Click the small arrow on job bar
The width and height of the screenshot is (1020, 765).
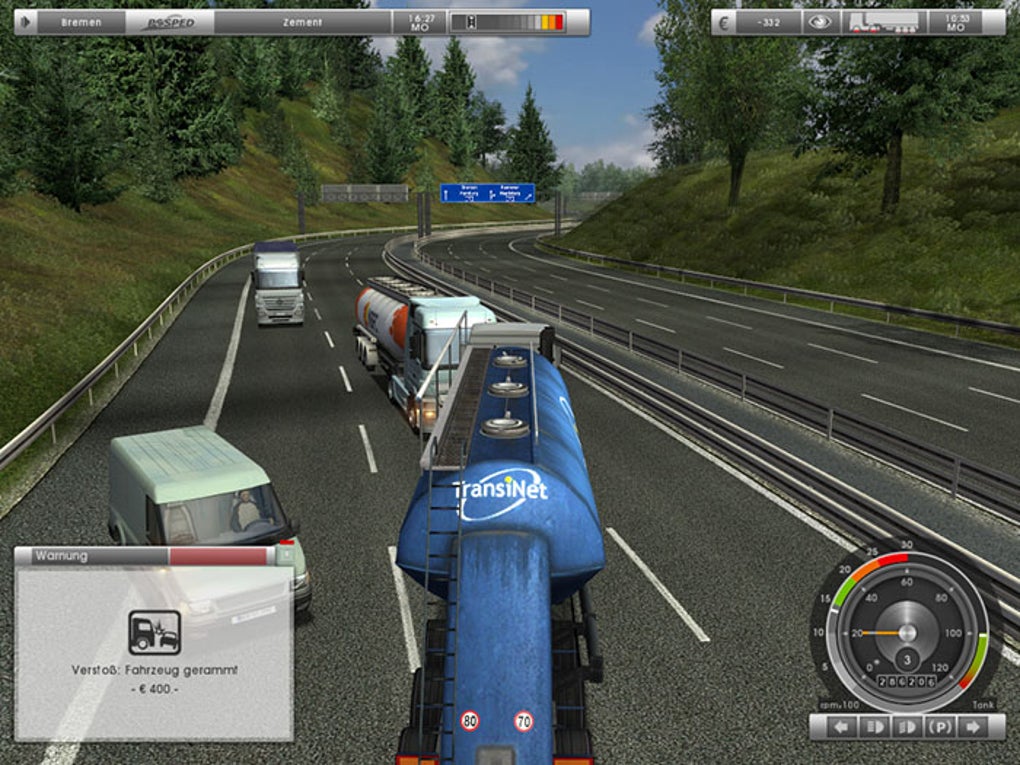(x=24, y=22)
